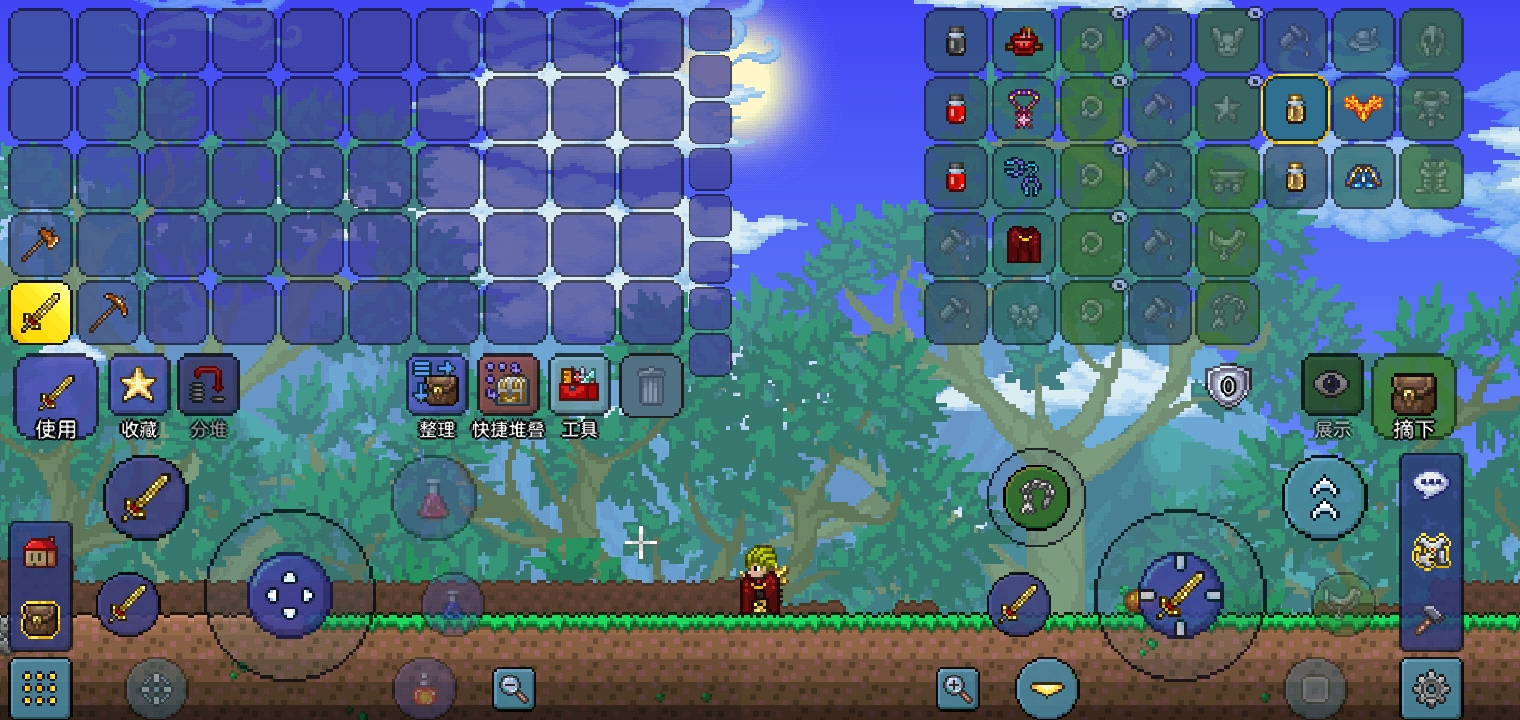Zoom out with the minus magnifier

tap(514, 688)
